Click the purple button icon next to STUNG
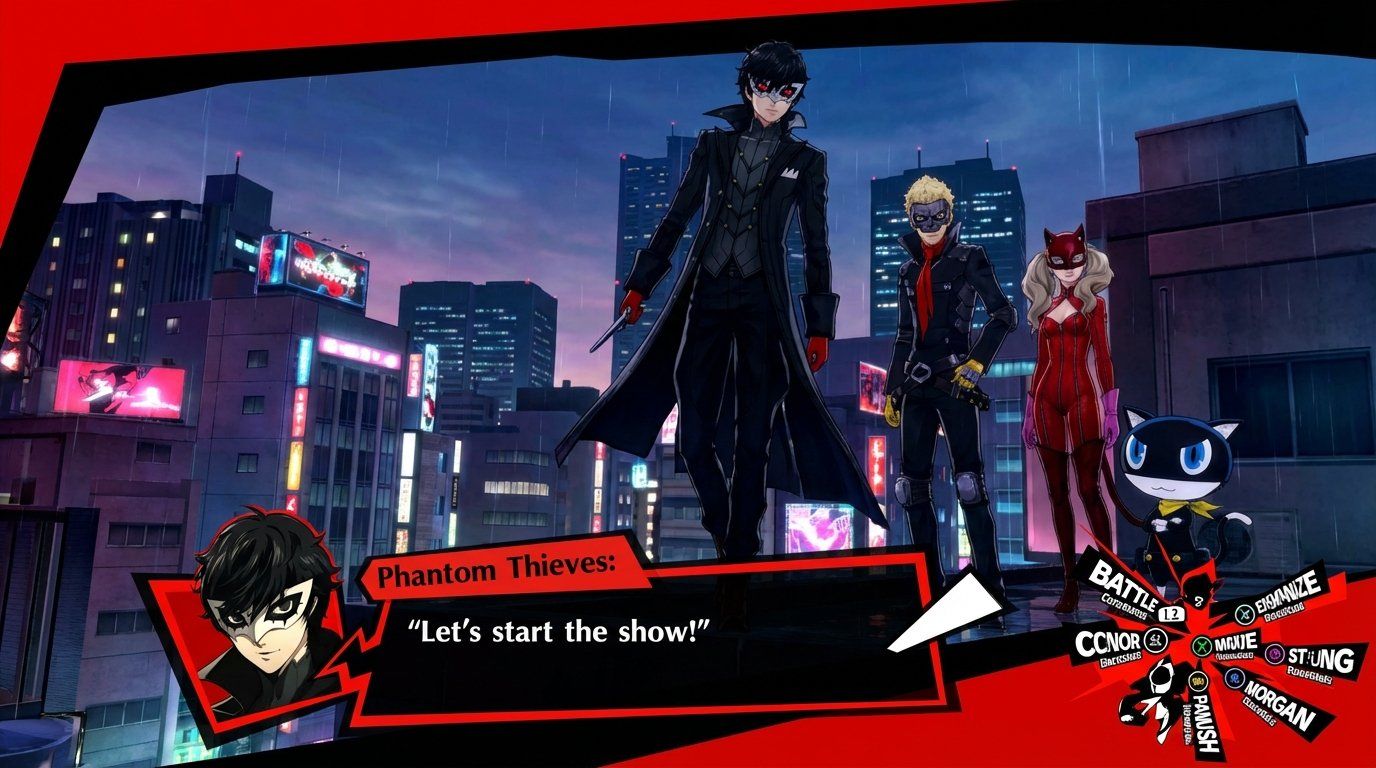 pyautogui.click(x=1274, y=654)
